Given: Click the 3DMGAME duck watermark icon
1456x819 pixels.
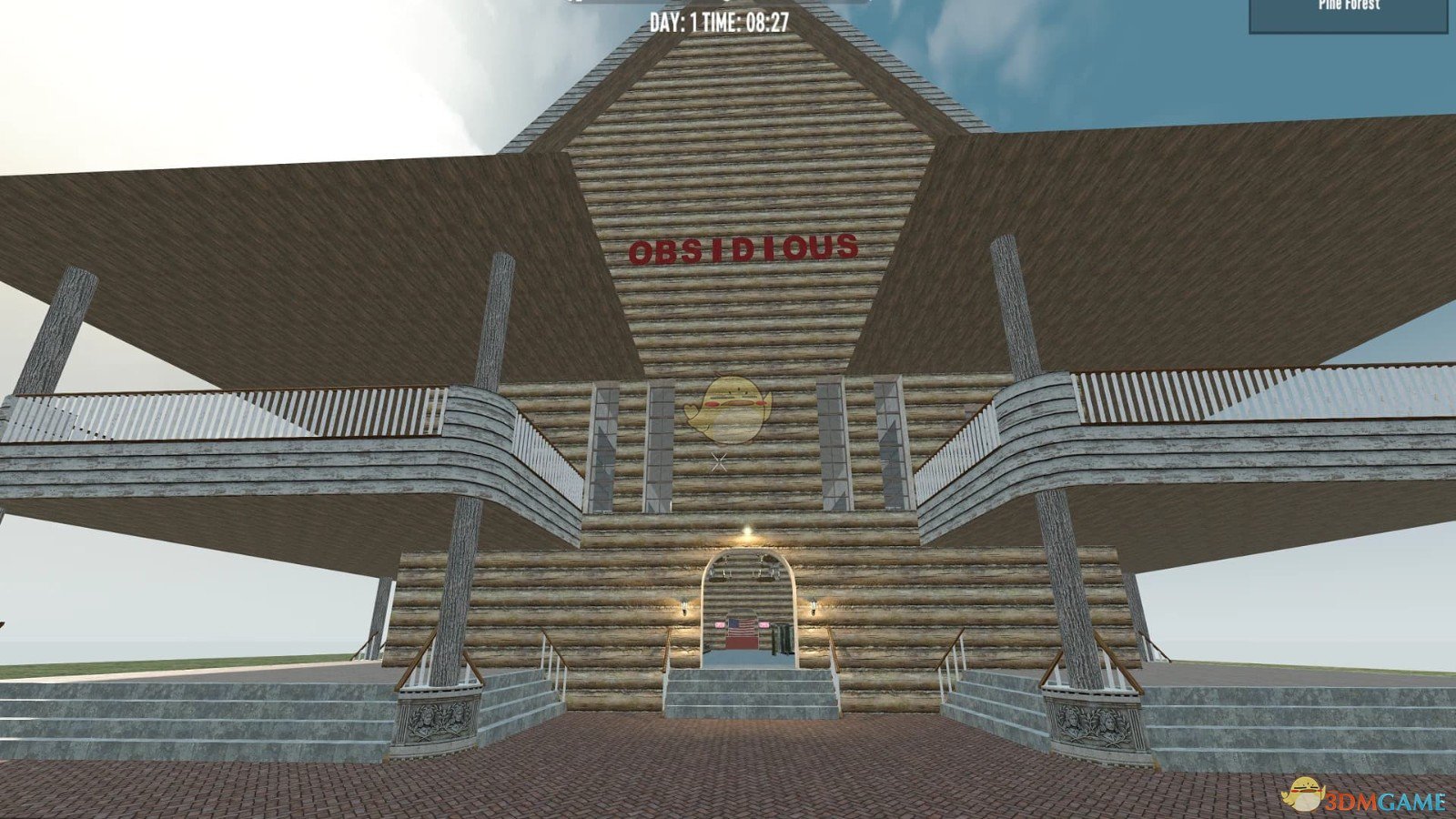Looking at the screenshot, I should tap(1305, 793).
